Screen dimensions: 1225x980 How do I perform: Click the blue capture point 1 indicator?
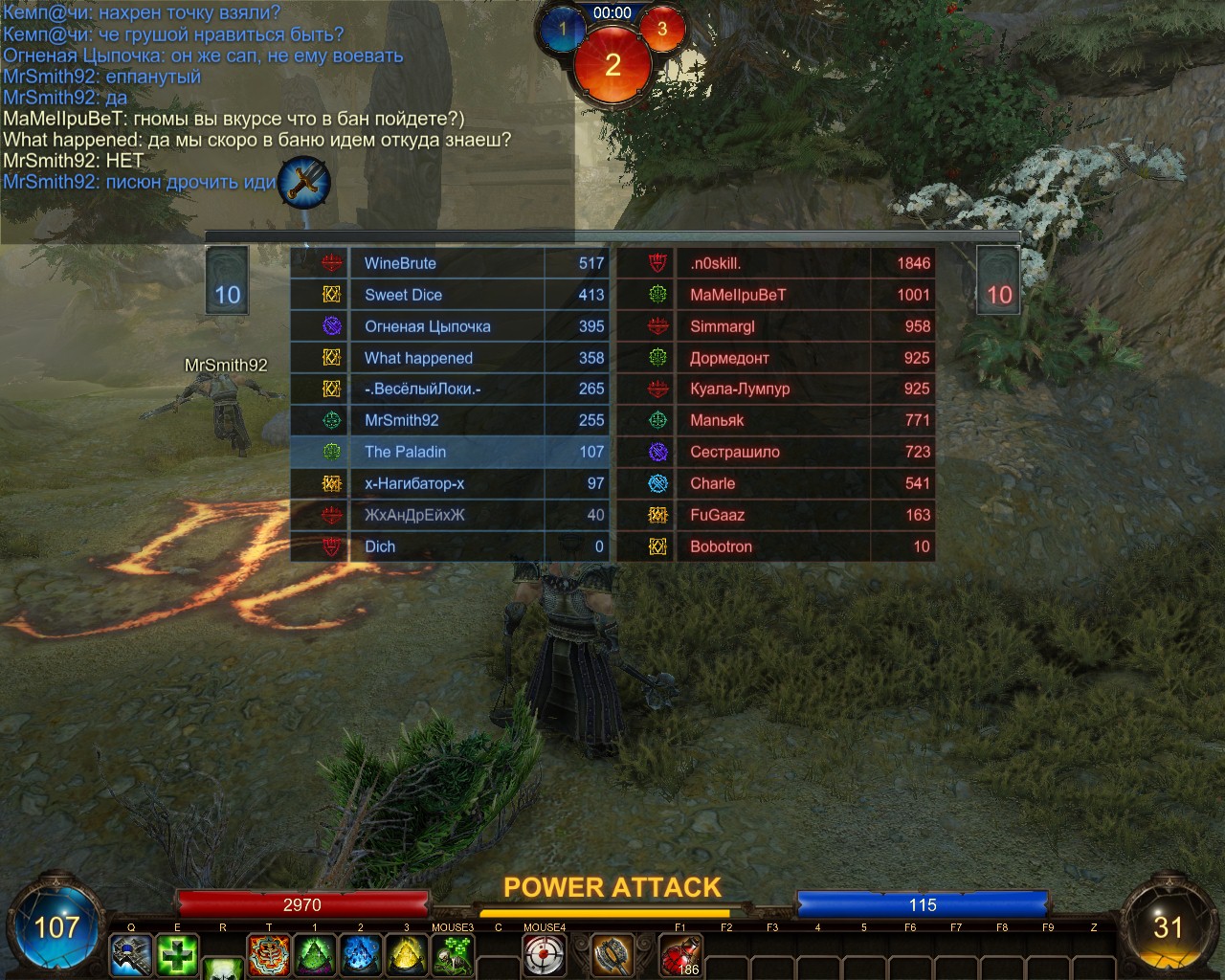563,30
